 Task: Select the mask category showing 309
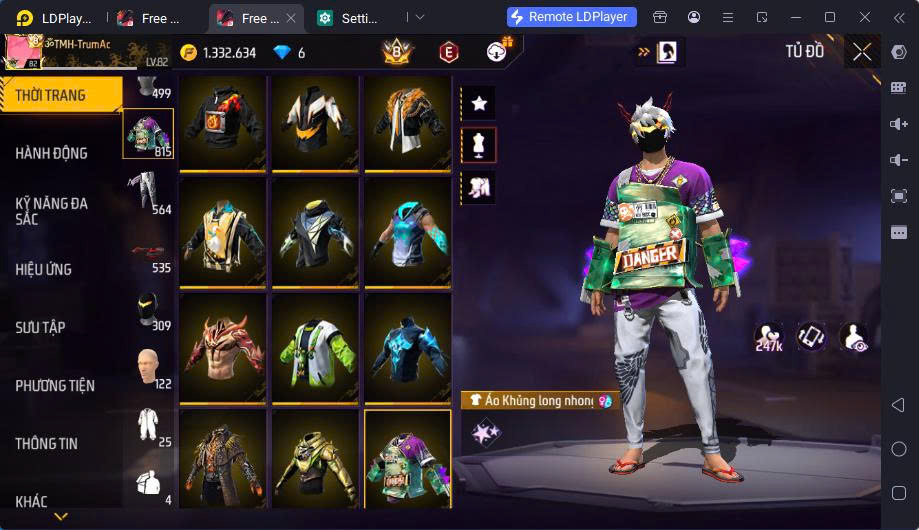pyautogui.click(x=148, y=311)
